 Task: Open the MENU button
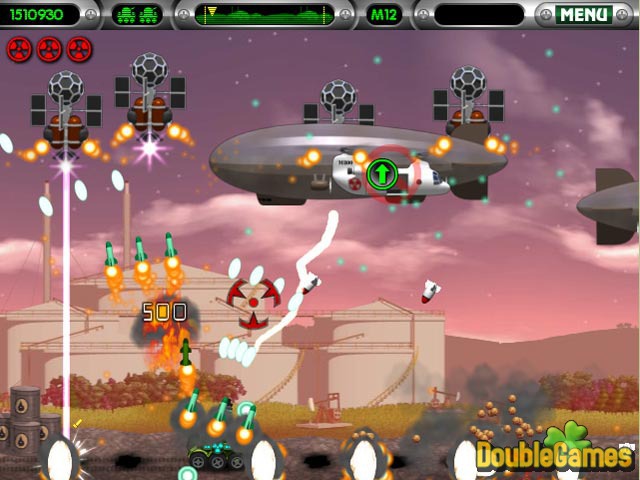tap(583, 15)
